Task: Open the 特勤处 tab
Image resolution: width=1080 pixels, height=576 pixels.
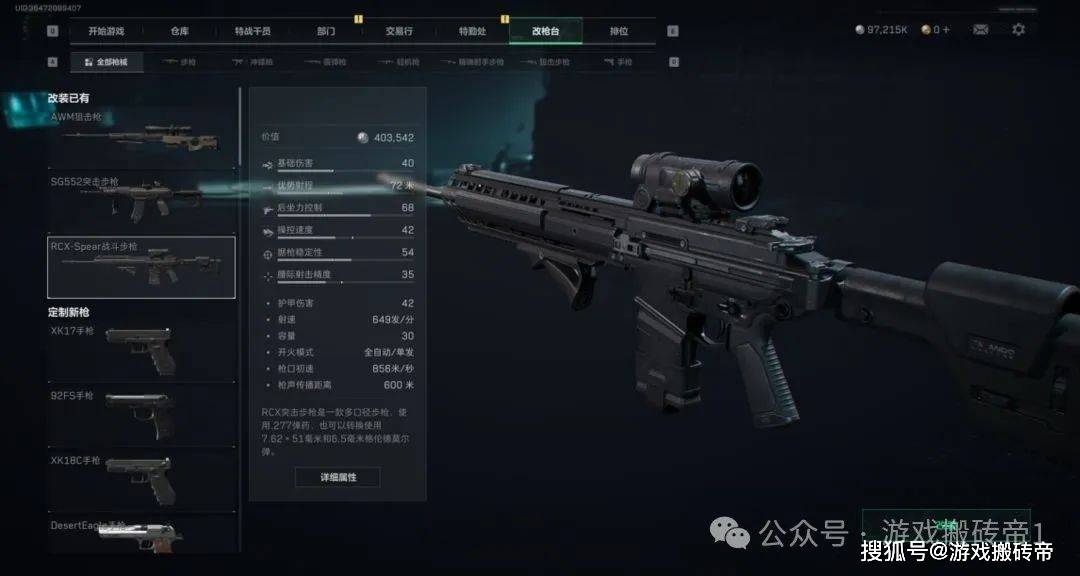Action: click(x=472, y=31)
